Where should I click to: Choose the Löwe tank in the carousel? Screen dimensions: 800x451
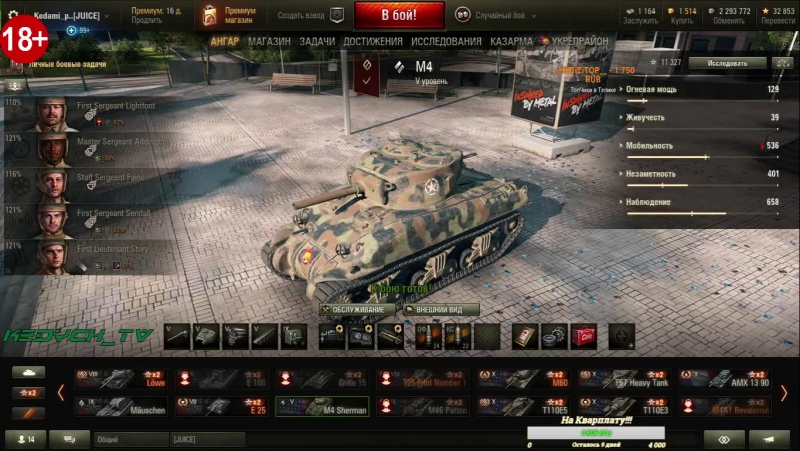(123, 378)
